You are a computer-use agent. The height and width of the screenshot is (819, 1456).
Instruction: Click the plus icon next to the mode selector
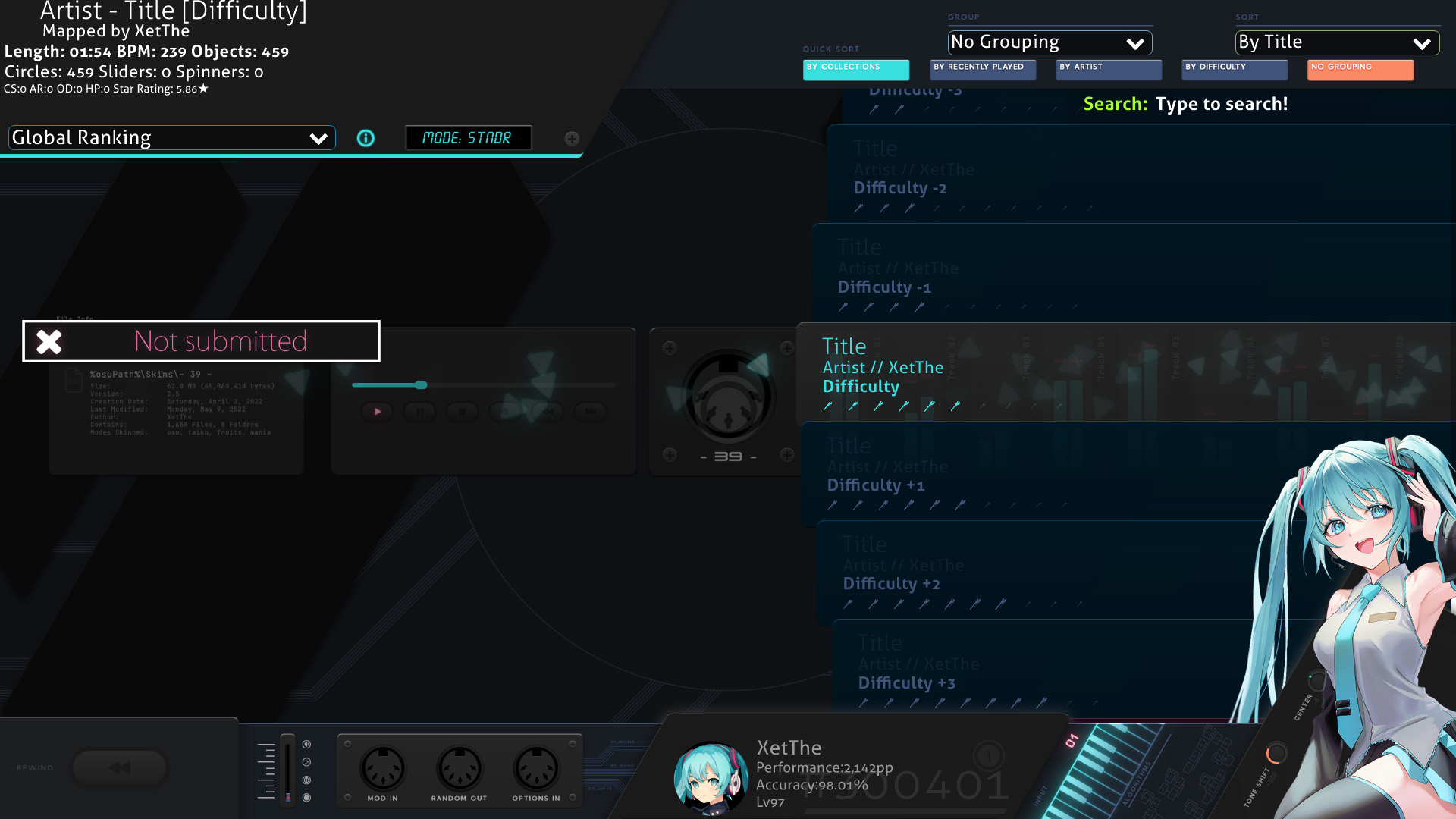pos(572,139)
